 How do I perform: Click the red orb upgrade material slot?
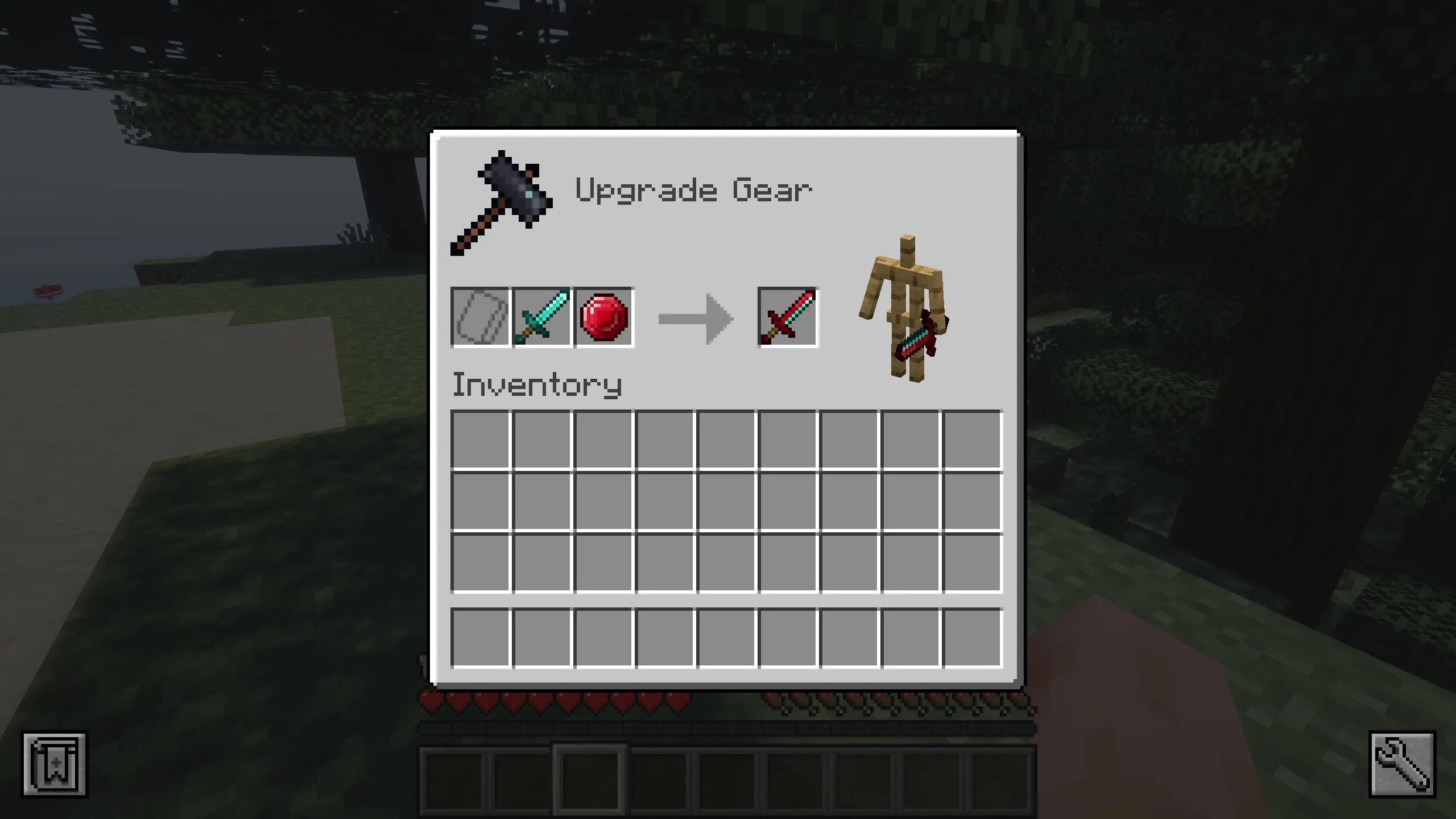coord(604,318)
